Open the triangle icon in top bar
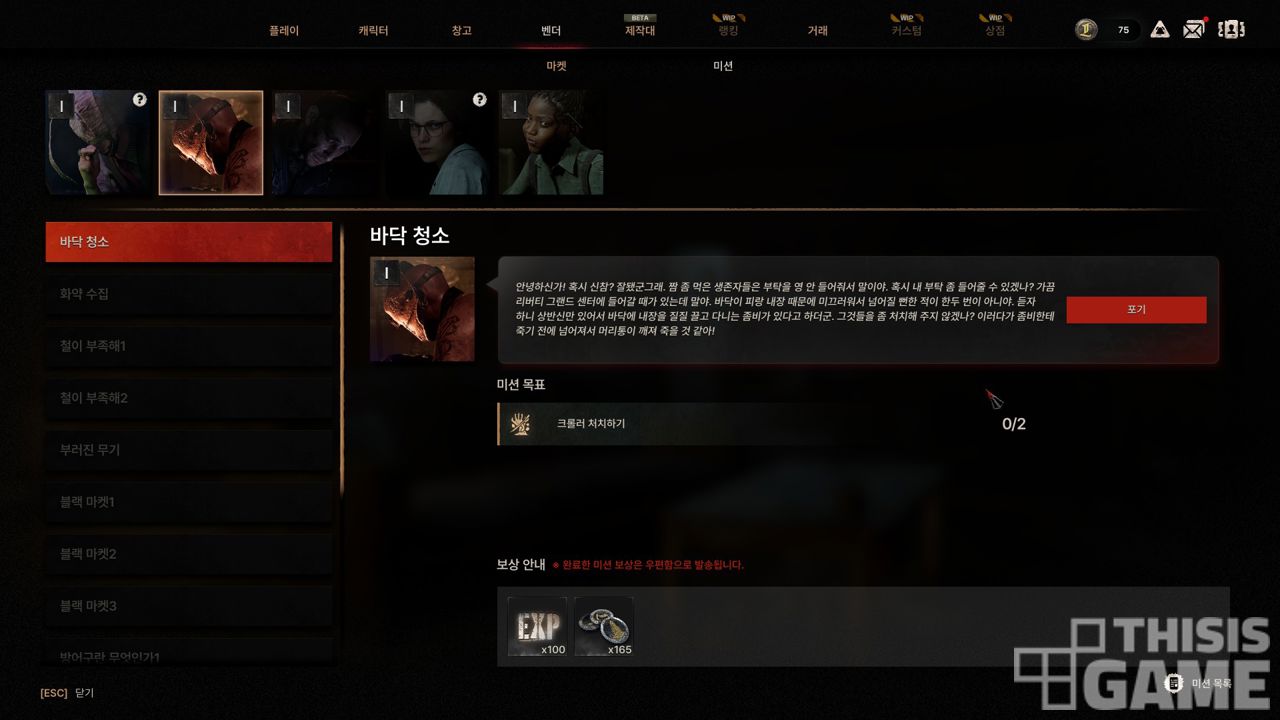This screenshot has height=720, width=1280. (x=1160, y=29)
